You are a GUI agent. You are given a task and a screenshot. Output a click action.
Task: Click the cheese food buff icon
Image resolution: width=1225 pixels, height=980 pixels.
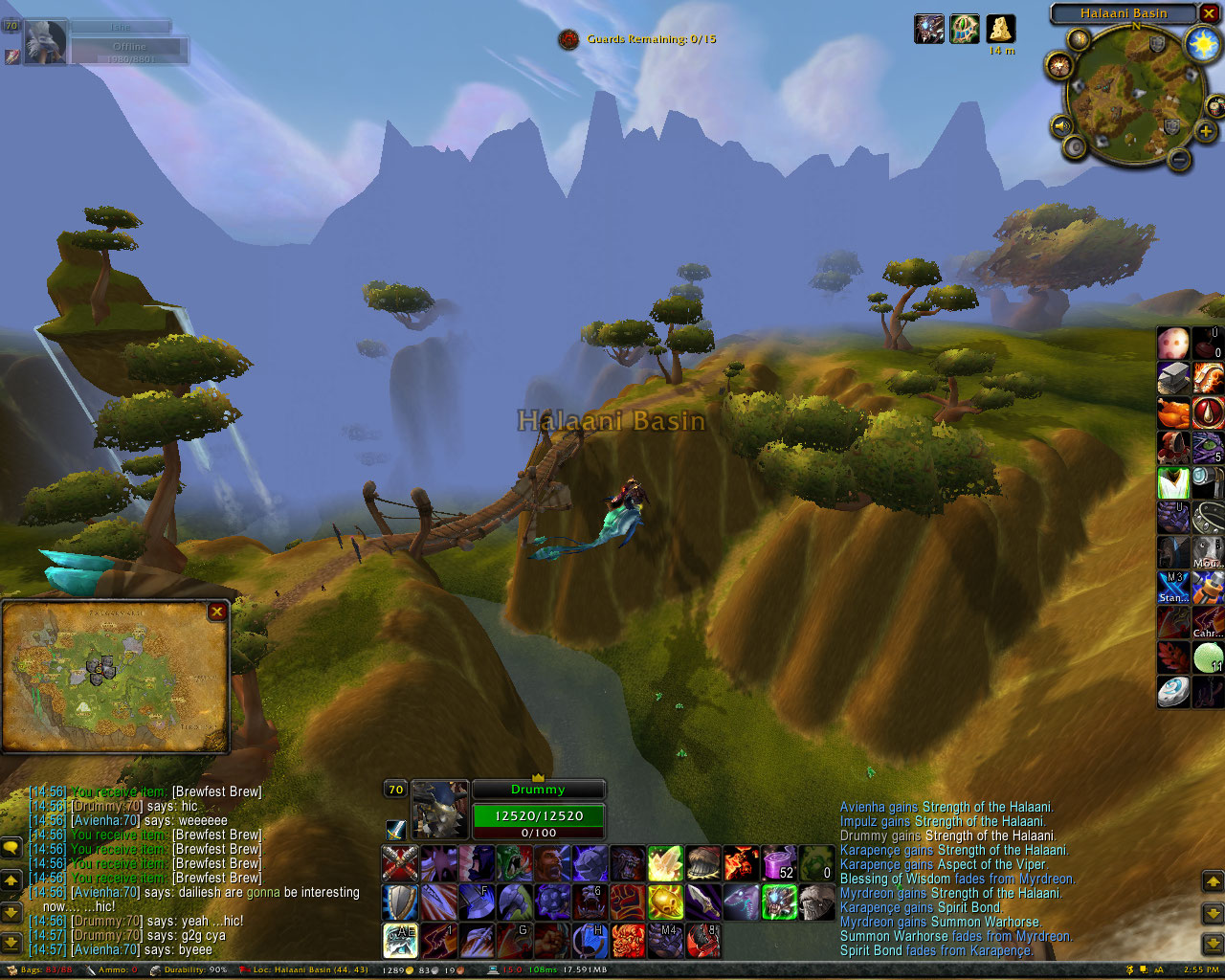point(1001,29)
